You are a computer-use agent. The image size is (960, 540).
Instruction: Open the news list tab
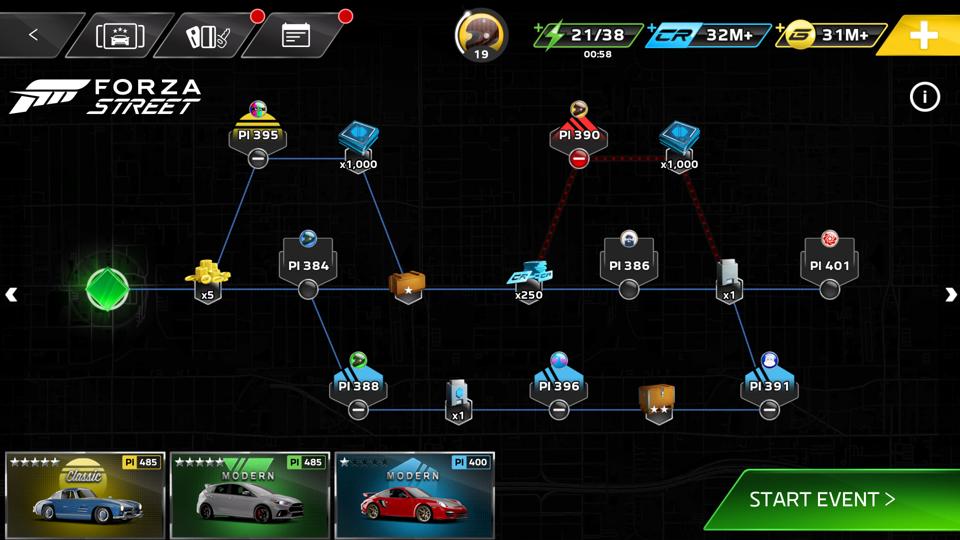tap(296, 36)
